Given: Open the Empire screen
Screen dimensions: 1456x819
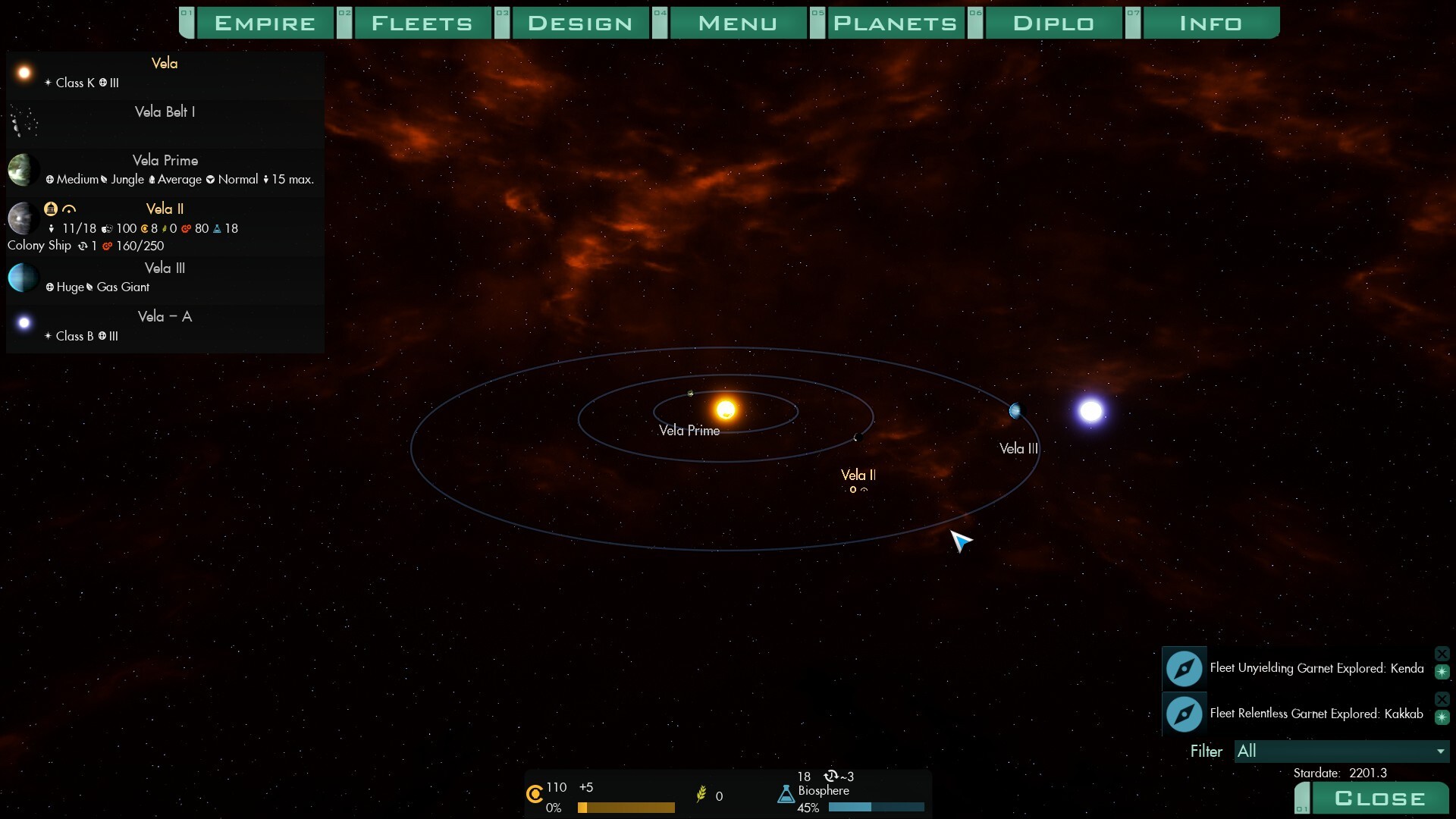Looking at the screenshot, I should click(265, 24).
